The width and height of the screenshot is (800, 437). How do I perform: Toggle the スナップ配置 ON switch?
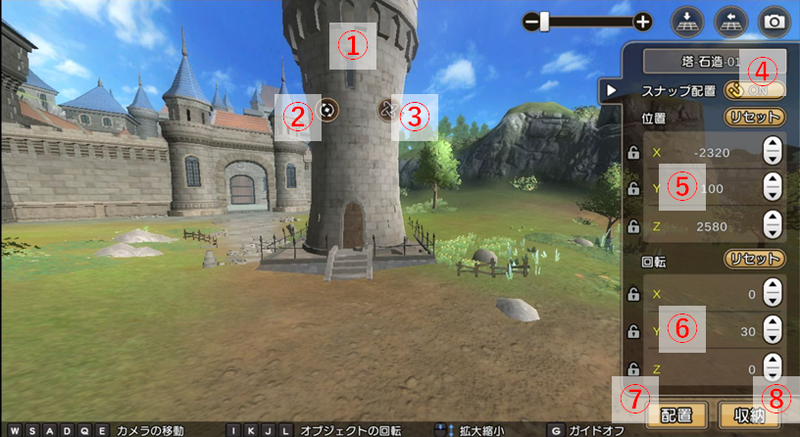click(x=755, y=89)
